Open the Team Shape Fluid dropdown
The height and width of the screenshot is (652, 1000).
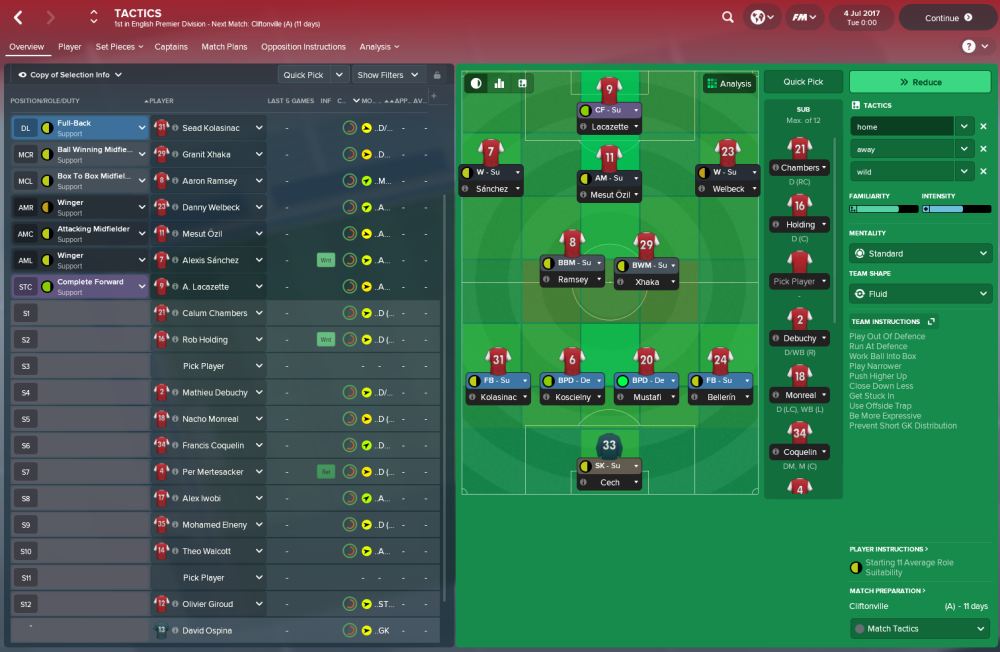[x=920, y=294]
